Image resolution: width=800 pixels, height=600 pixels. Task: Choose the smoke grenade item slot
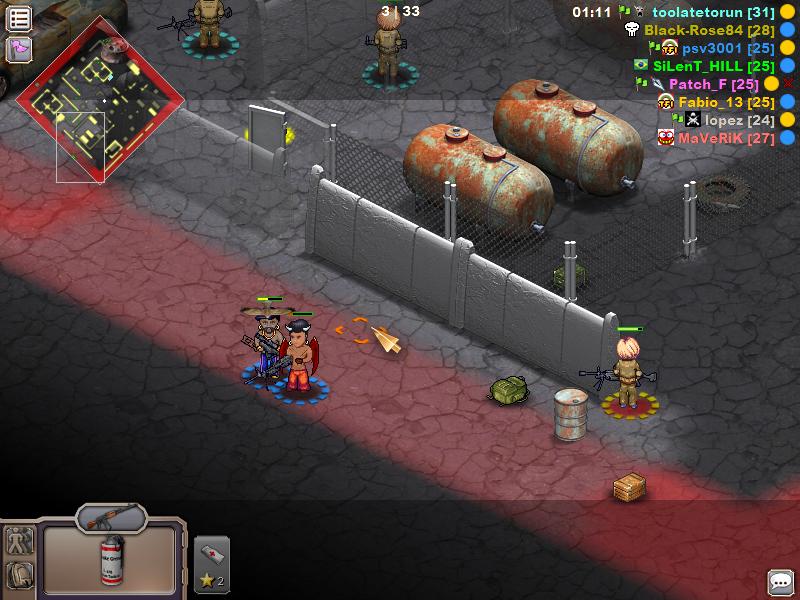[110, 560]
